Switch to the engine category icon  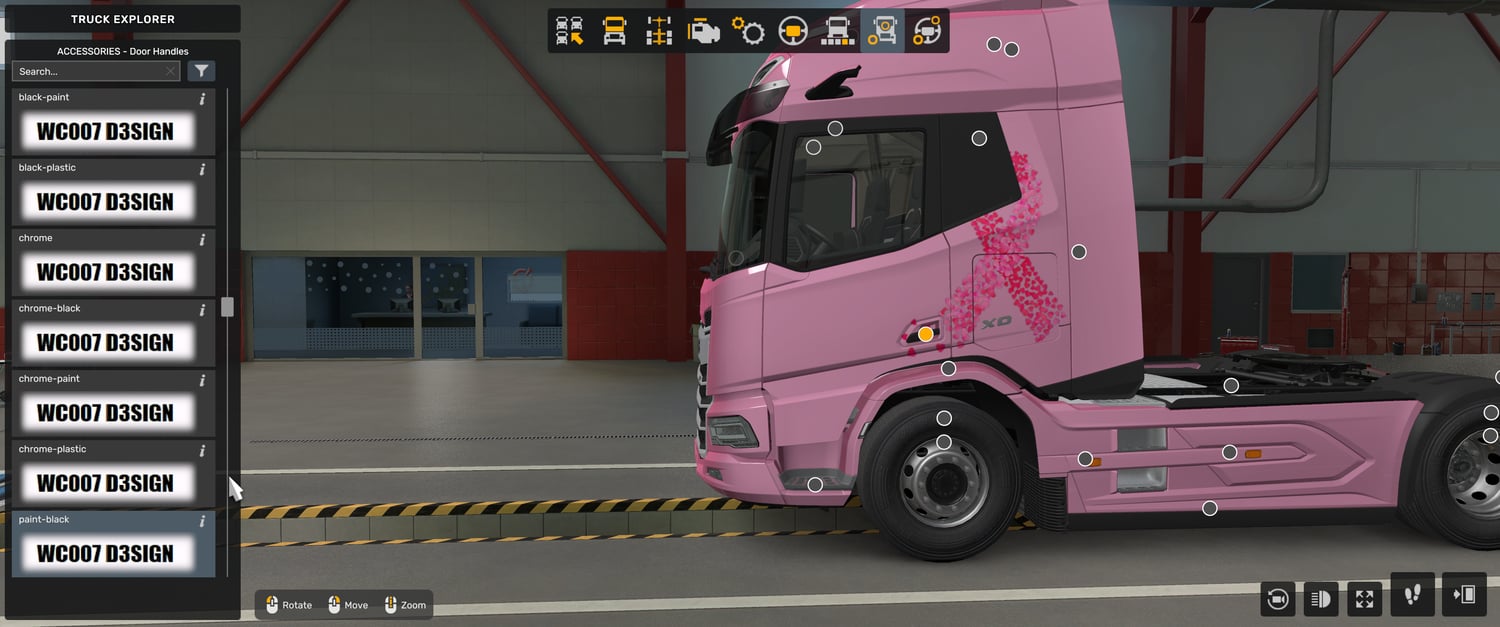(703, 31)
